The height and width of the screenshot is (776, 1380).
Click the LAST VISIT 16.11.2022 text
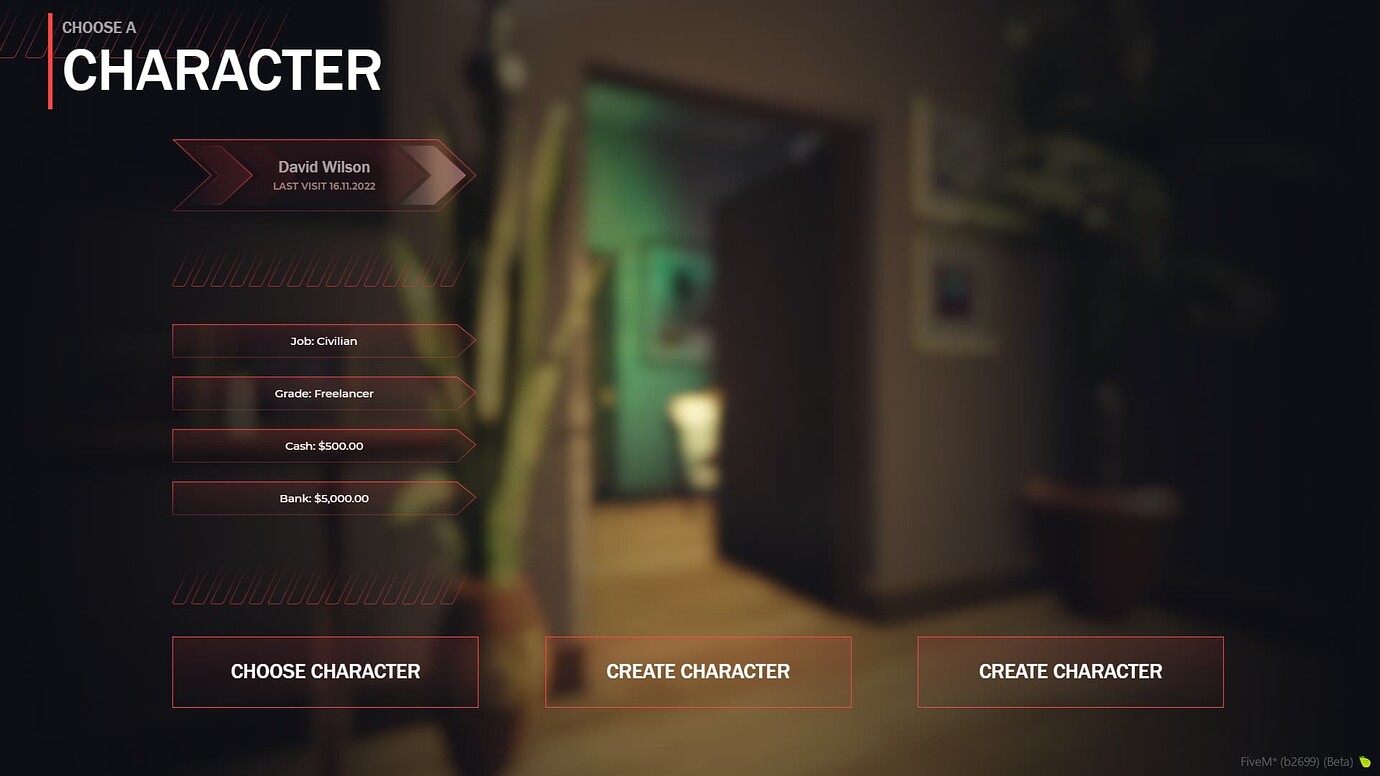(324, 186)
